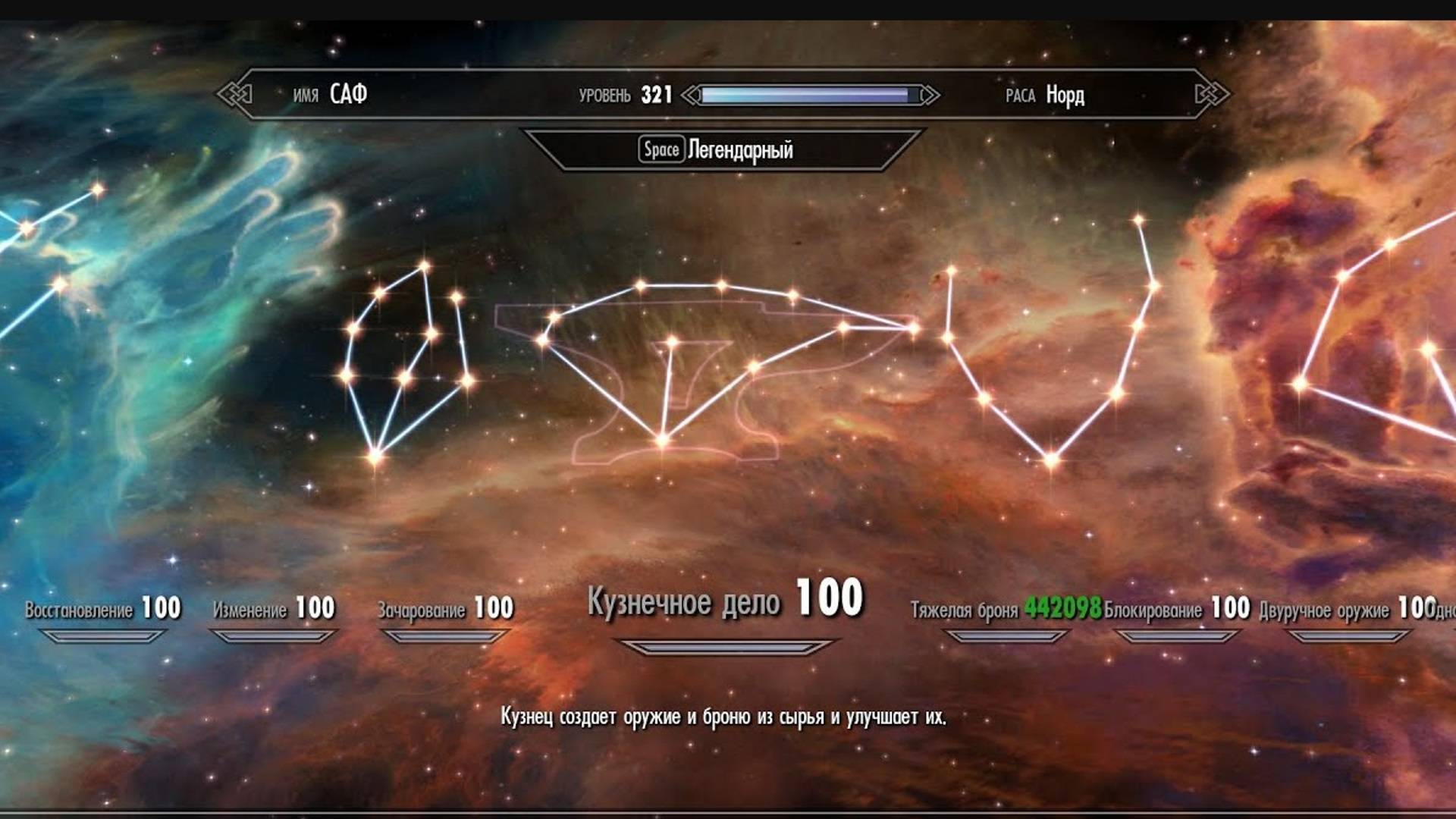This screenshot has height=819, width=1456.
Task: Click the right ornamental arrow on the header bar
Action: [1213, 95]
